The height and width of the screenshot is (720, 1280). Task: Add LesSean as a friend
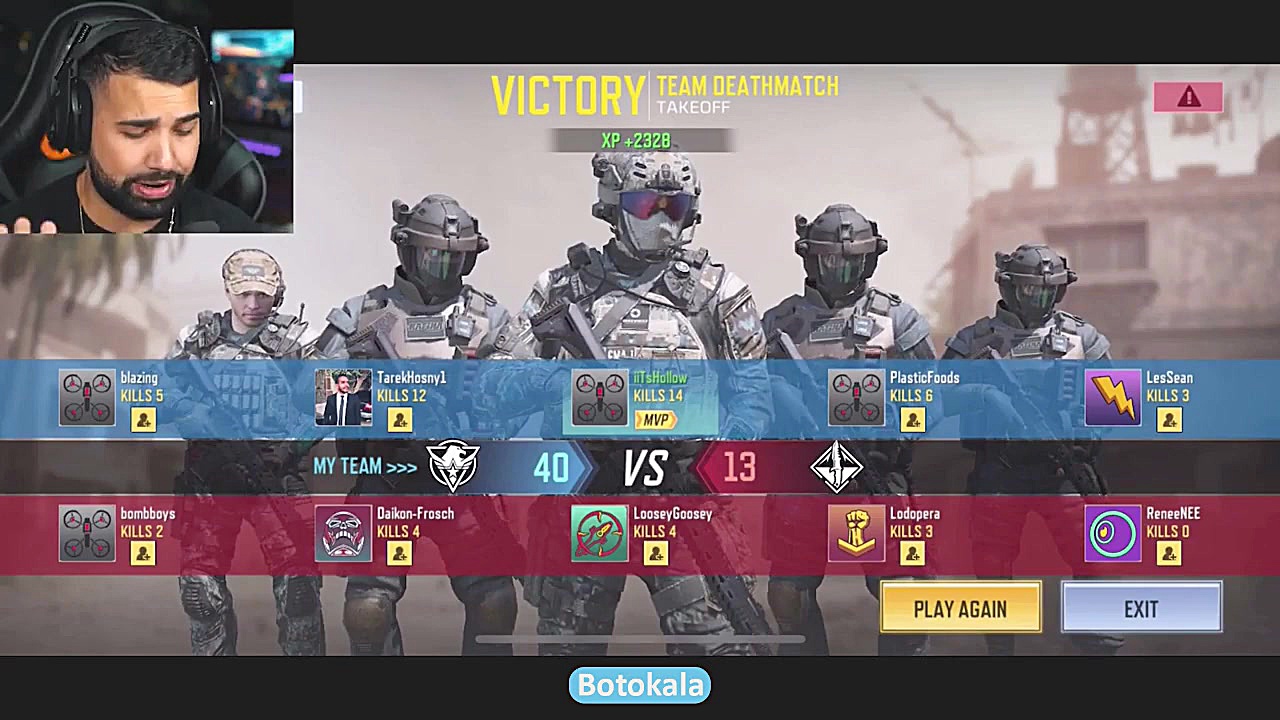(1169, 419)
